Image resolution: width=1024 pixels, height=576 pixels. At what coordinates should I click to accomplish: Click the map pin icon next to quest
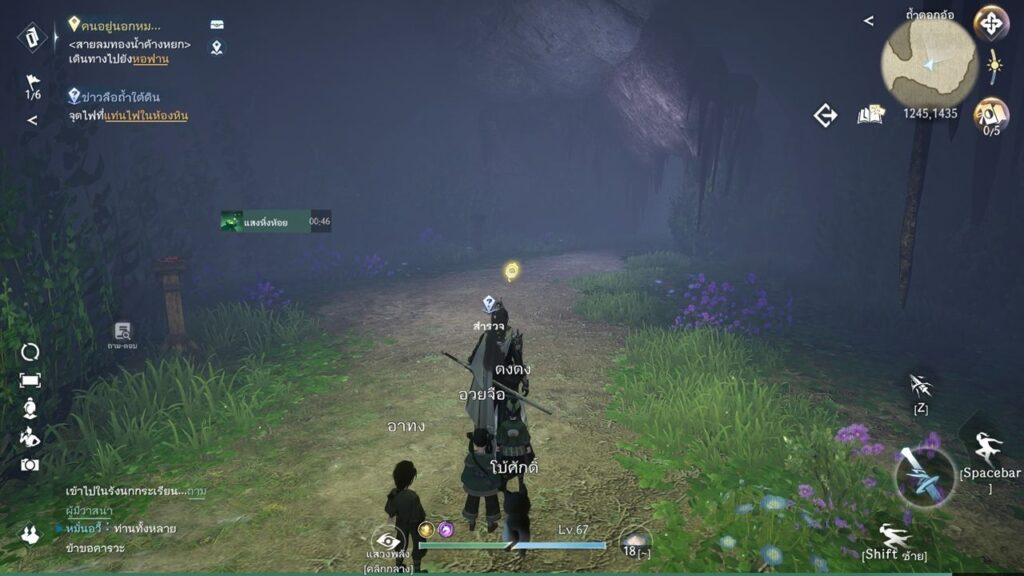(x=217, y=47)
